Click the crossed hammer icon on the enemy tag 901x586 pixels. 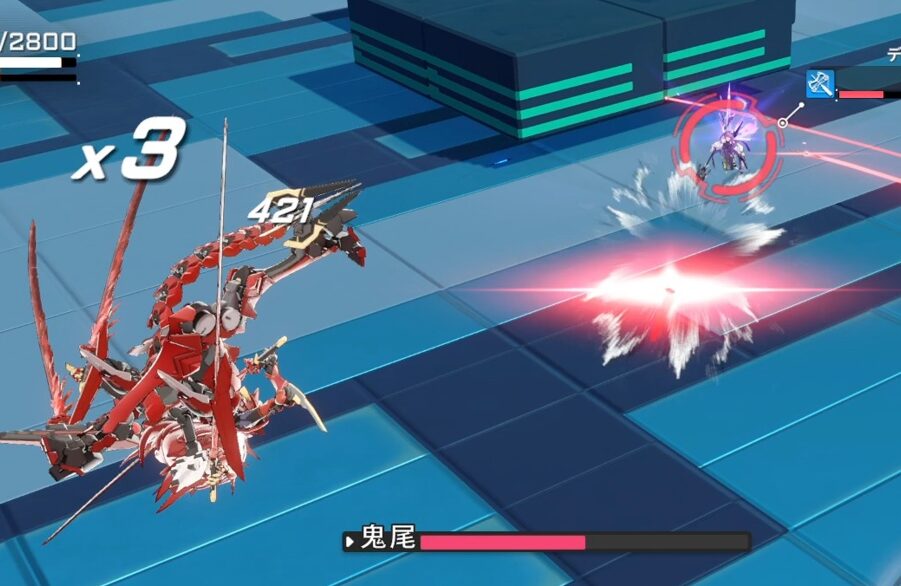(x=820, y=85)
